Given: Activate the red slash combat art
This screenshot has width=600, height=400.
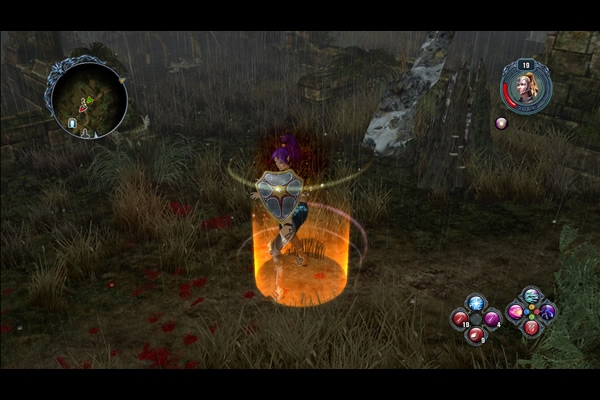Looking at the screenshot, I should click(x=531, y=326).
